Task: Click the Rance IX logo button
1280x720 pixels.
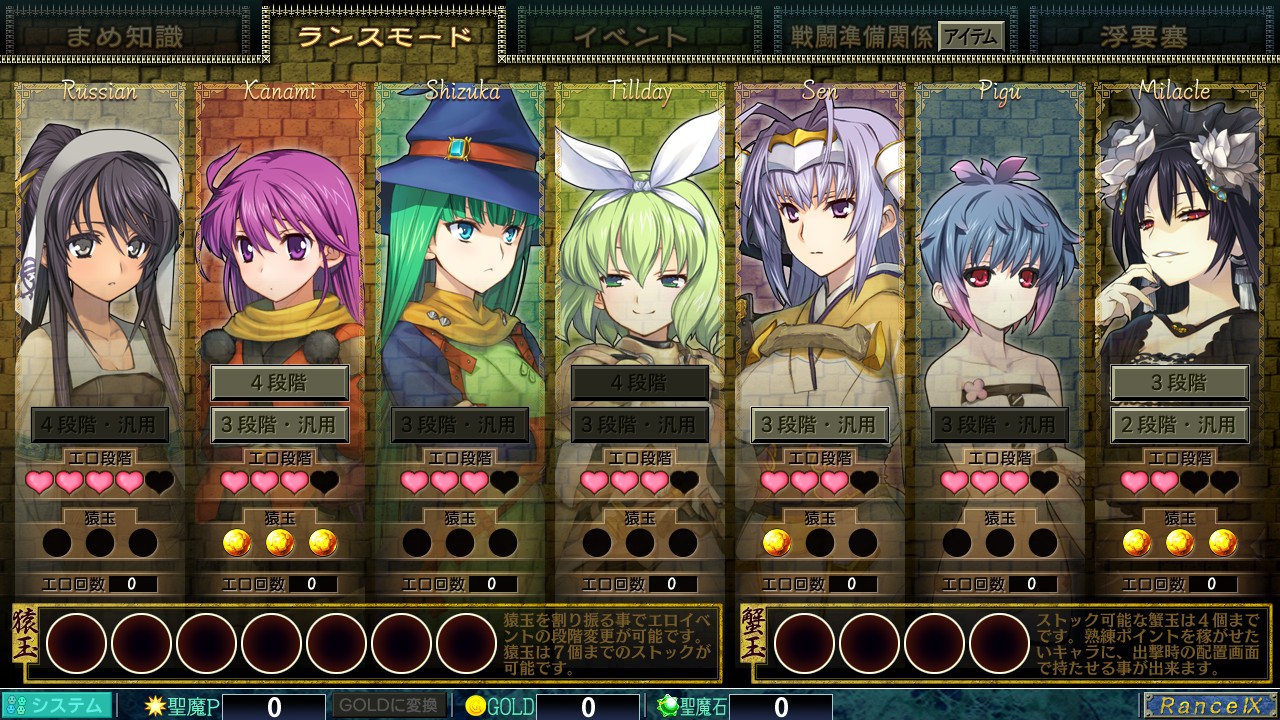Action: click(1209, 705)
